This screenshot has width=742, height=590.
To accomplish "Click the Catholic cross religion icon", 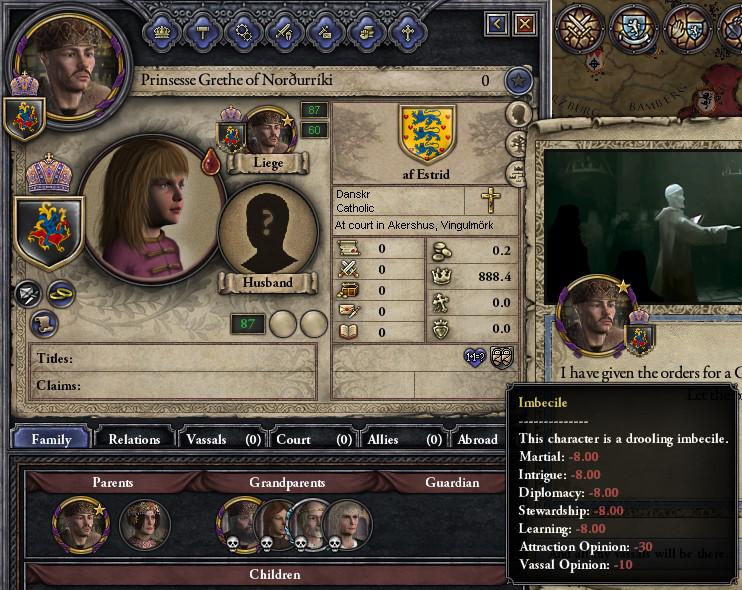I will pos(490,200).
